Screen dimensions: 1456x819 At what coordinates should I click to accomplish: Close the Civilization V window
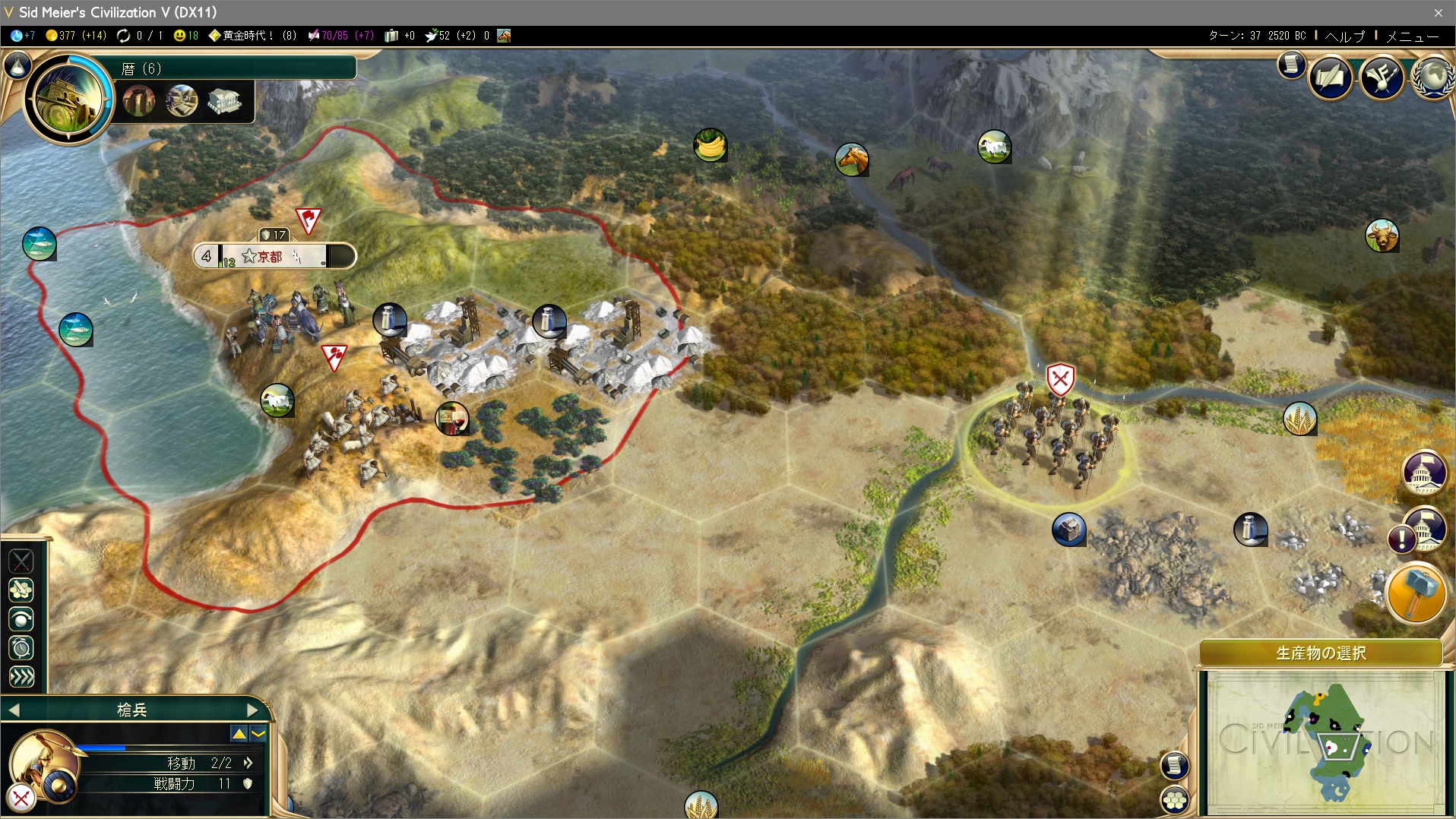coord(1438,12)
